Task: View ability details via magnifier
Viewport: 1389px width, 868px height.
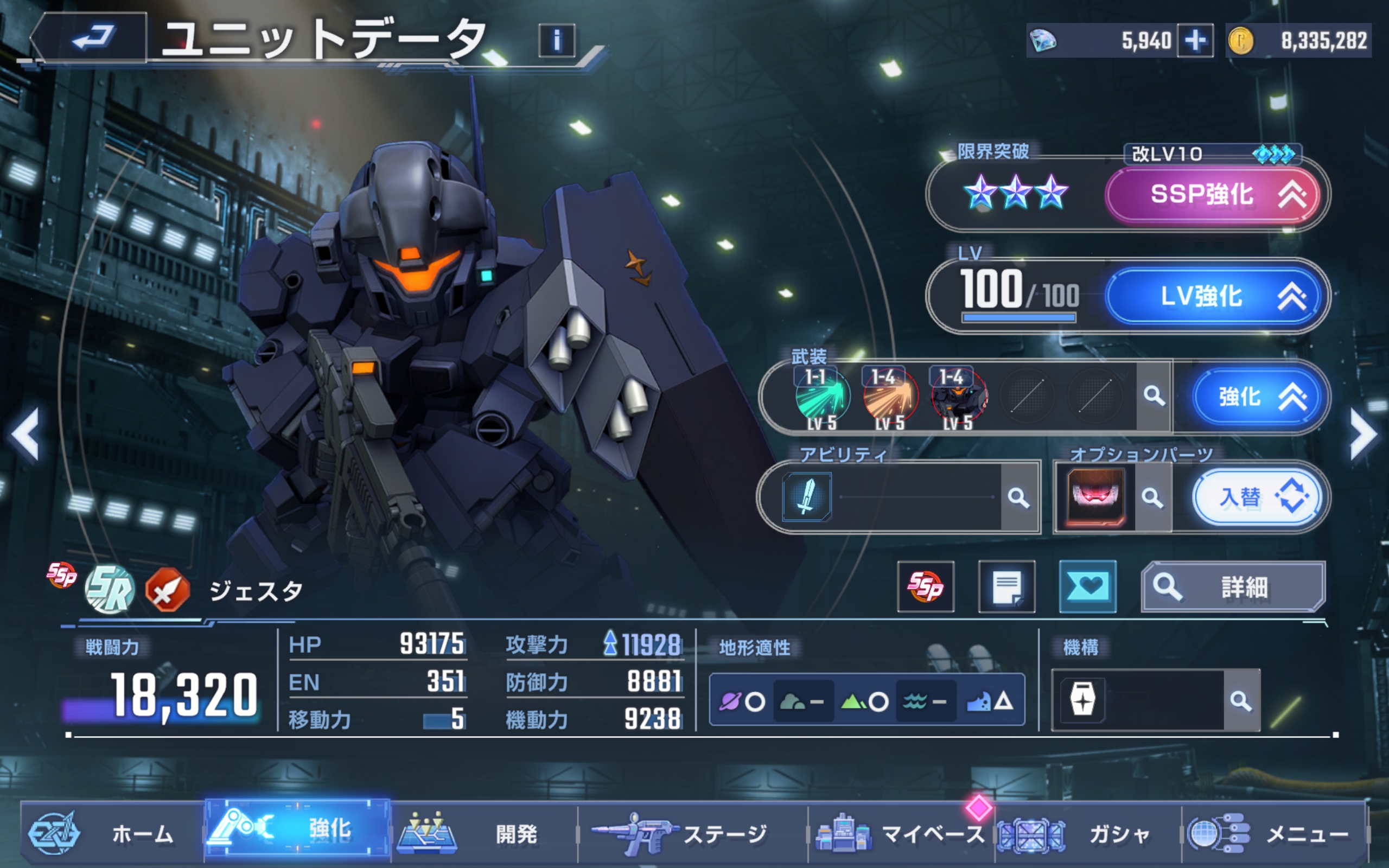Action: click(x=1019, y=497)
